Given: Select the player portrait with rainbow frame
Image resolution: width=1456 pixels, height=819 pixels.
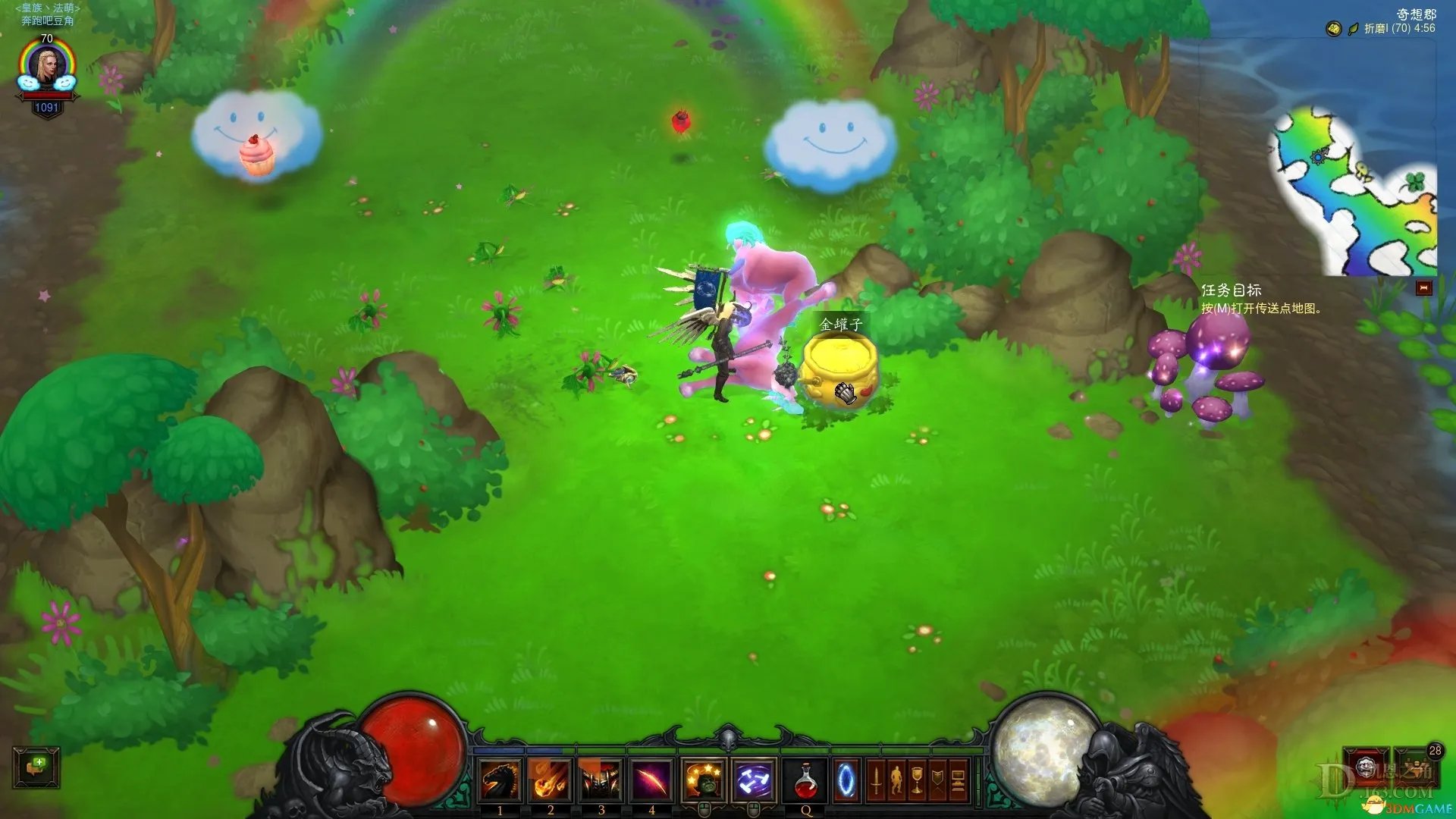Looking at the screenshot, I should coord(47,67).
